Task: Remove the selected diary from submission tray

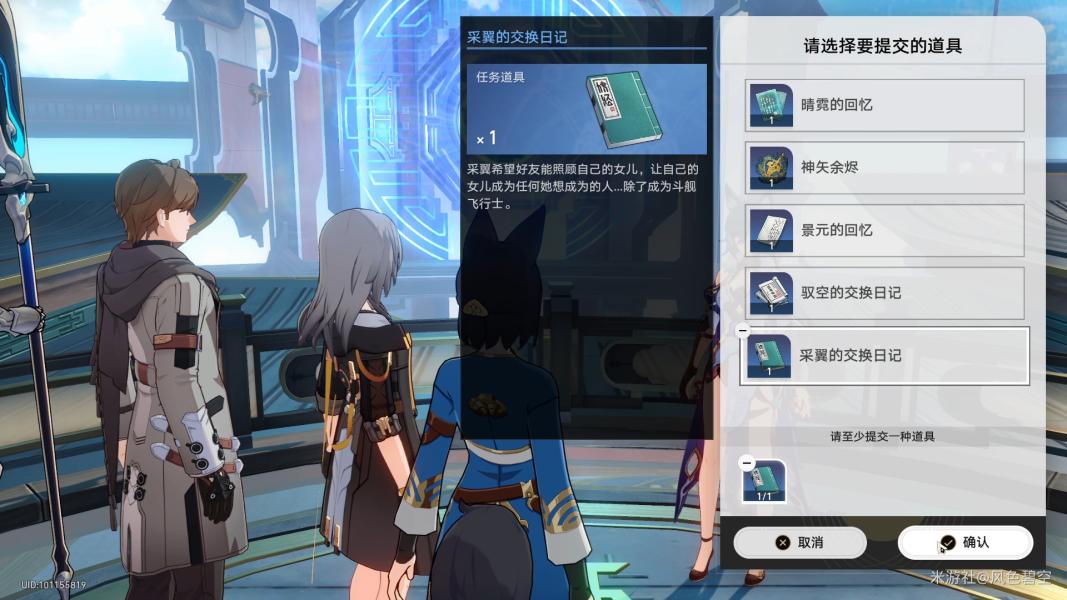Action: (747, 463)
